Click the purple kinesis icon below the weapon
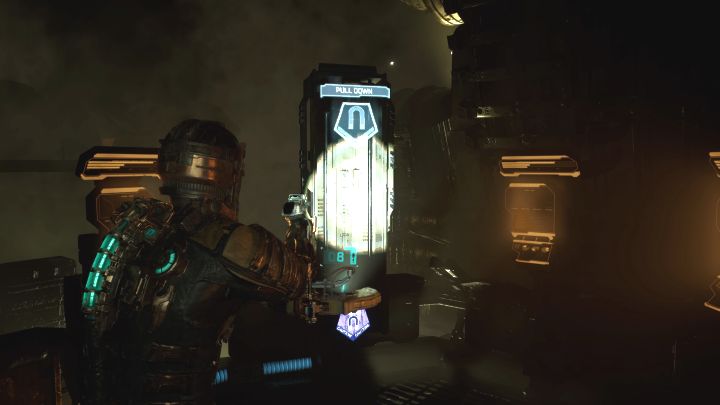The width and height of the screenshot is (720, 405). (x=351, y=325)
